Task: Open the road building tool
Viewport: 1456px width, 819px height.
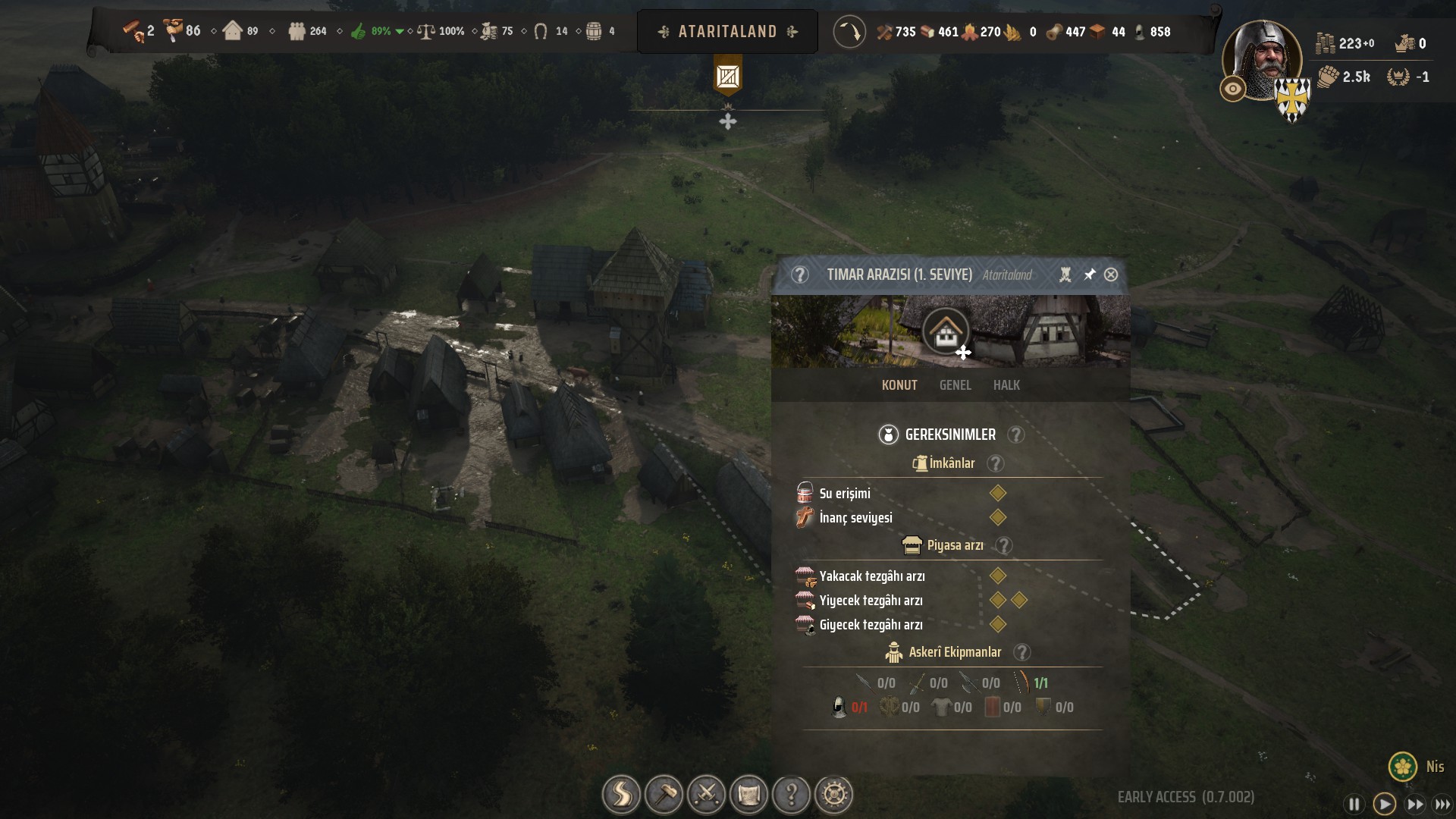Action: [x=621, y=795]
